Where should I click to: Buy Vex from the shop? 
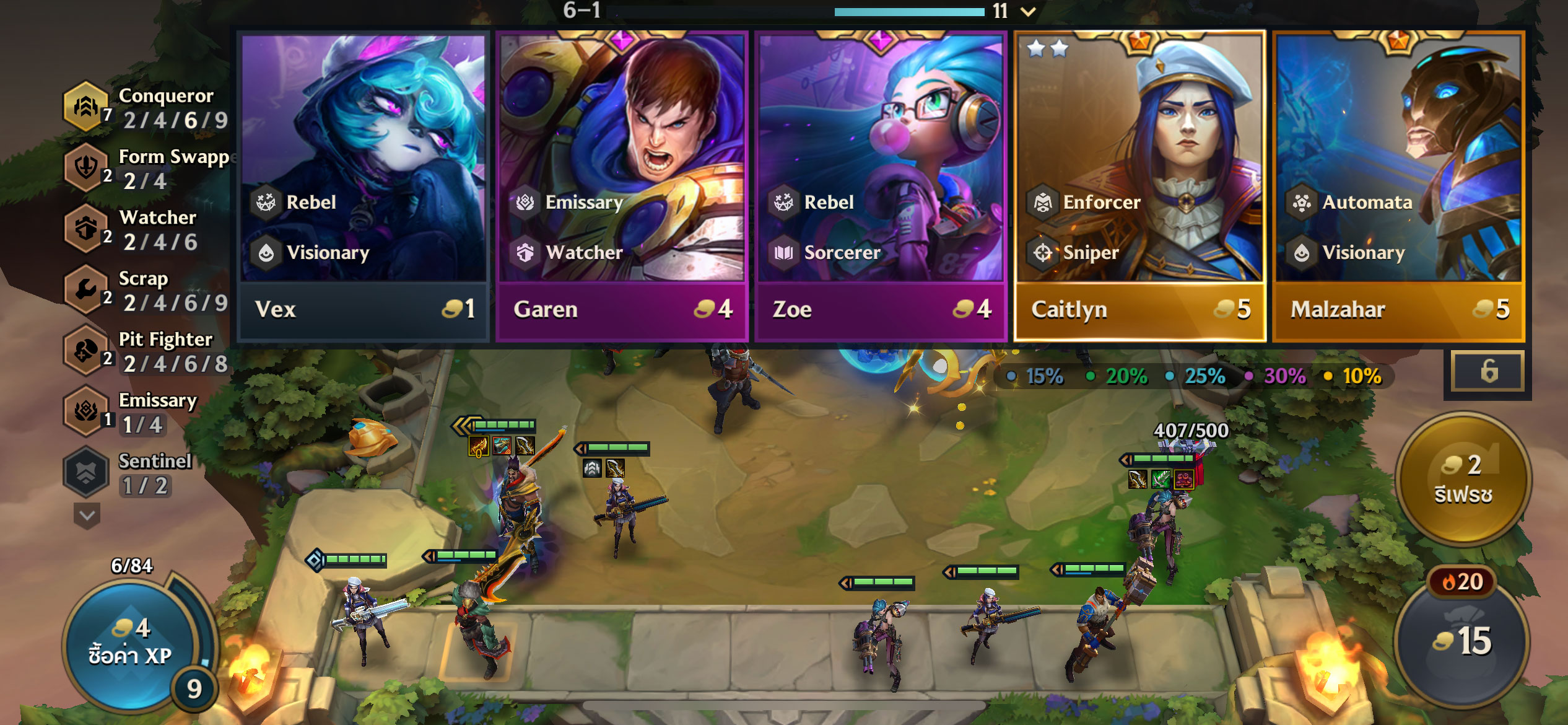click(x=364, y=186)
